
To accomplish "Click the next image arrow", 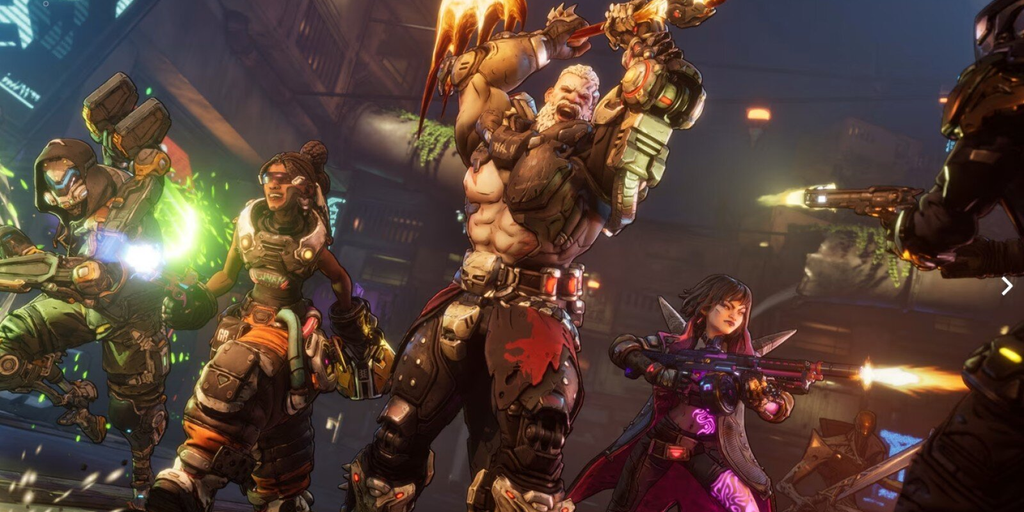I will pos(1006,287).
